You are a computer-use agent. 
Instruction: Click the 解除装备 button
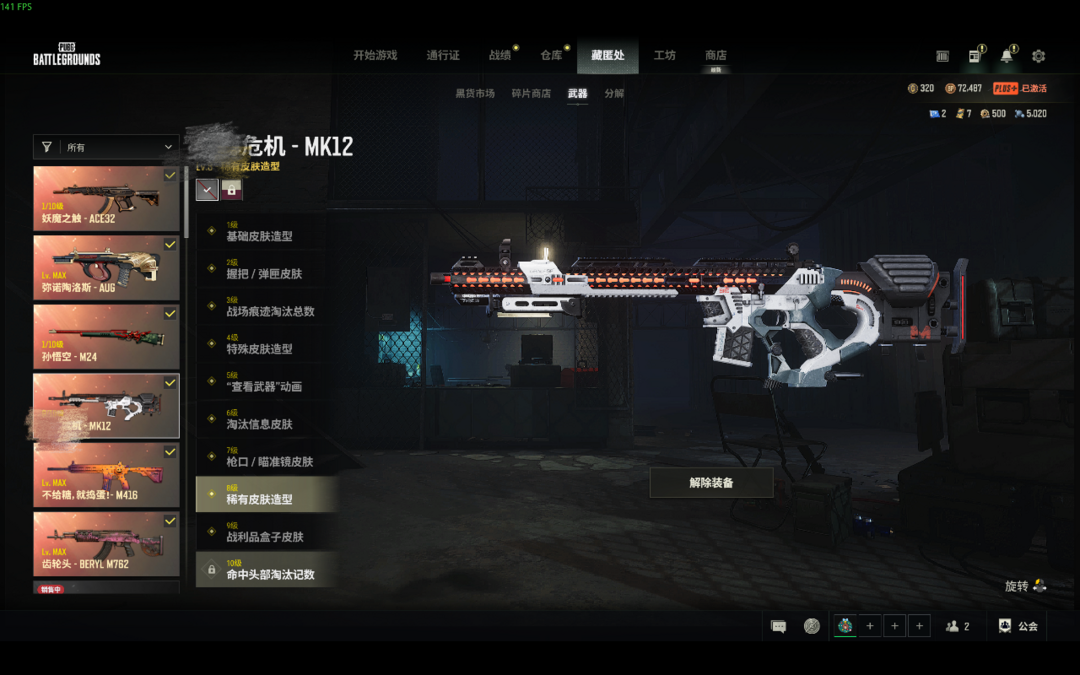coord(711,482)
